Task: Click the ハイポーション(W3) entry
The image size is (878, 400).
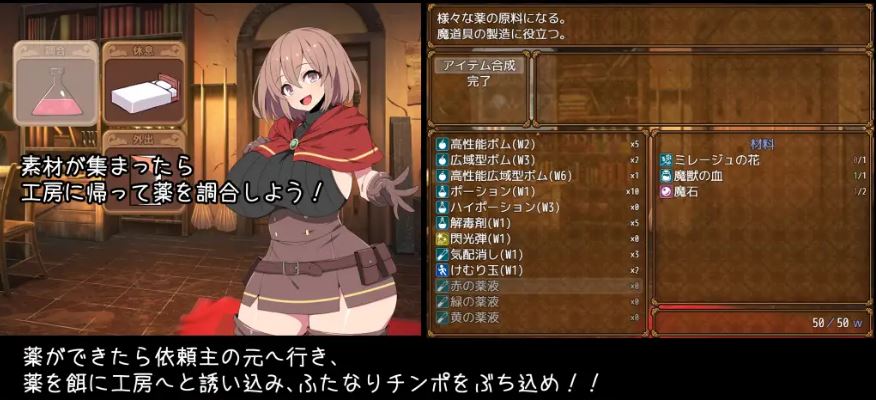Action: [537, 206]
